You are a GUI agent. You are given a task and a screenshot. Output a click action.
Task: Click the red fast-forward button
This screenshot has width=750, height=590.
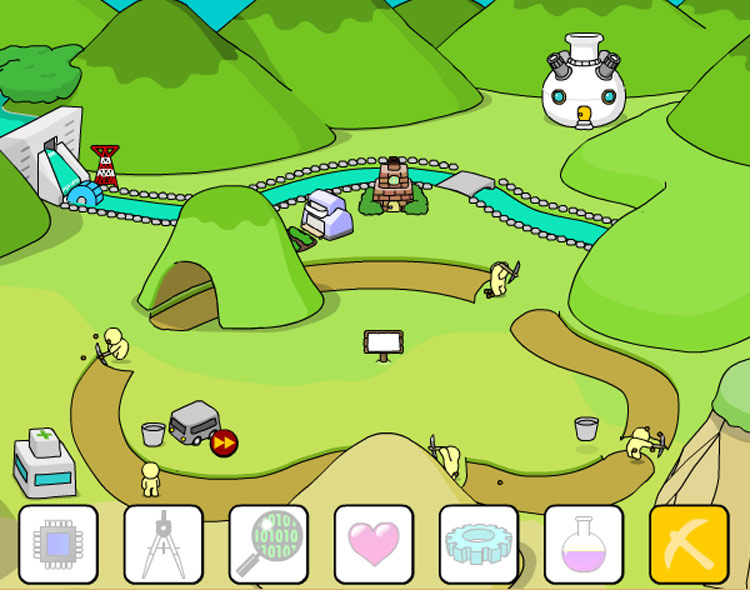pyautogui.click(x=224, y=442)
